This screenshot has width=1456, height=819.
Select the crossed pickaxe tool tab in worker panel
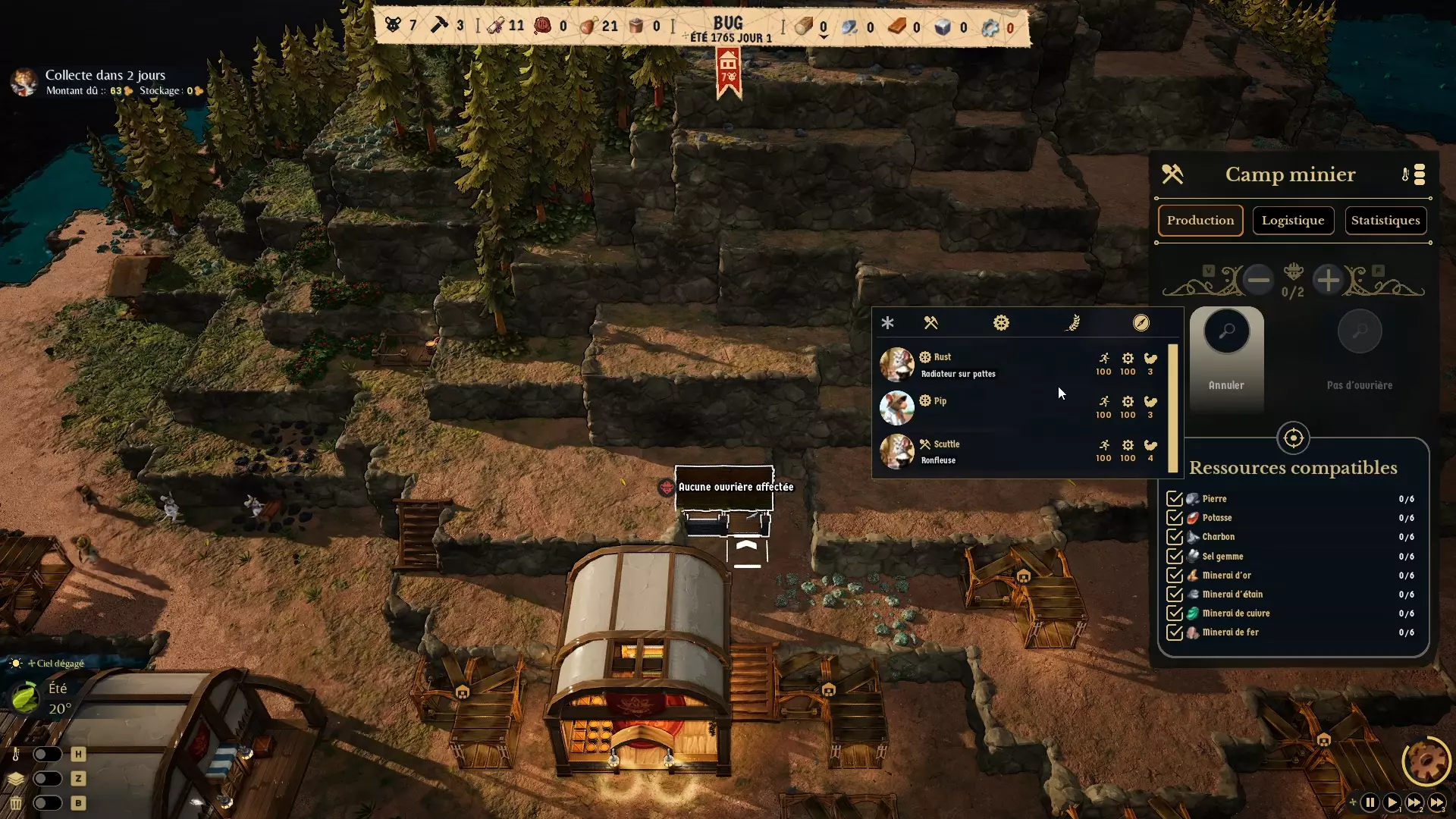[x=931, y=322]
